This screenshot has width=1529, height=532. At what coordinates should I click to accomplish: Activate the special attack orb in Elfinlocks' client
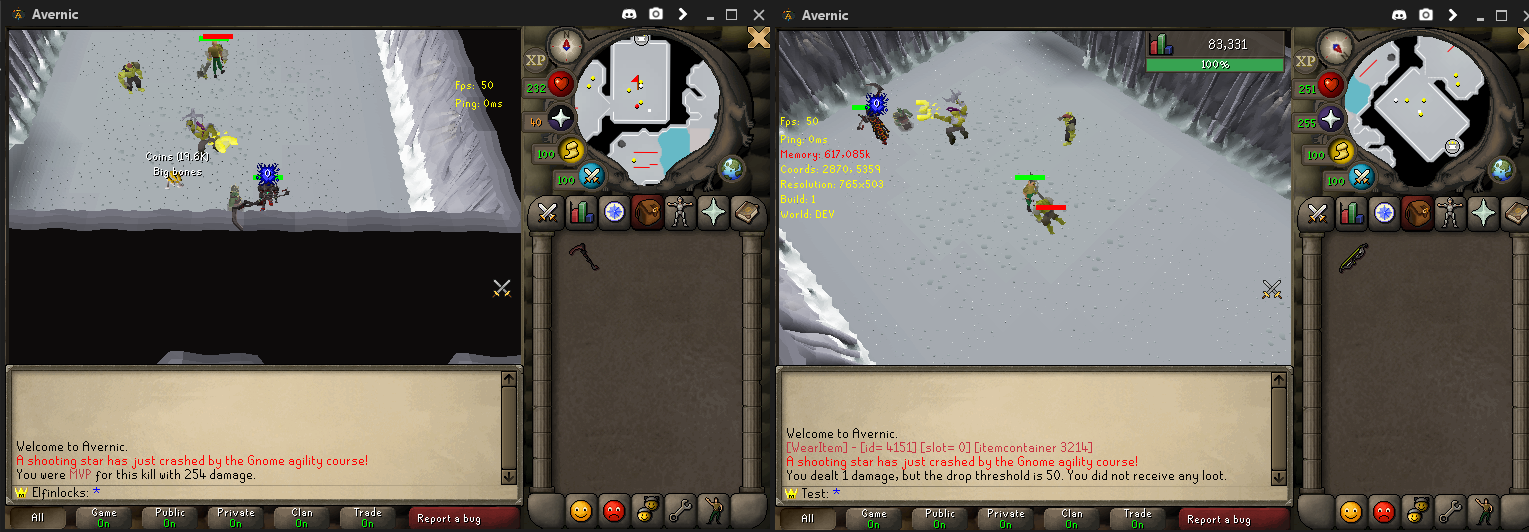point(591,178)
